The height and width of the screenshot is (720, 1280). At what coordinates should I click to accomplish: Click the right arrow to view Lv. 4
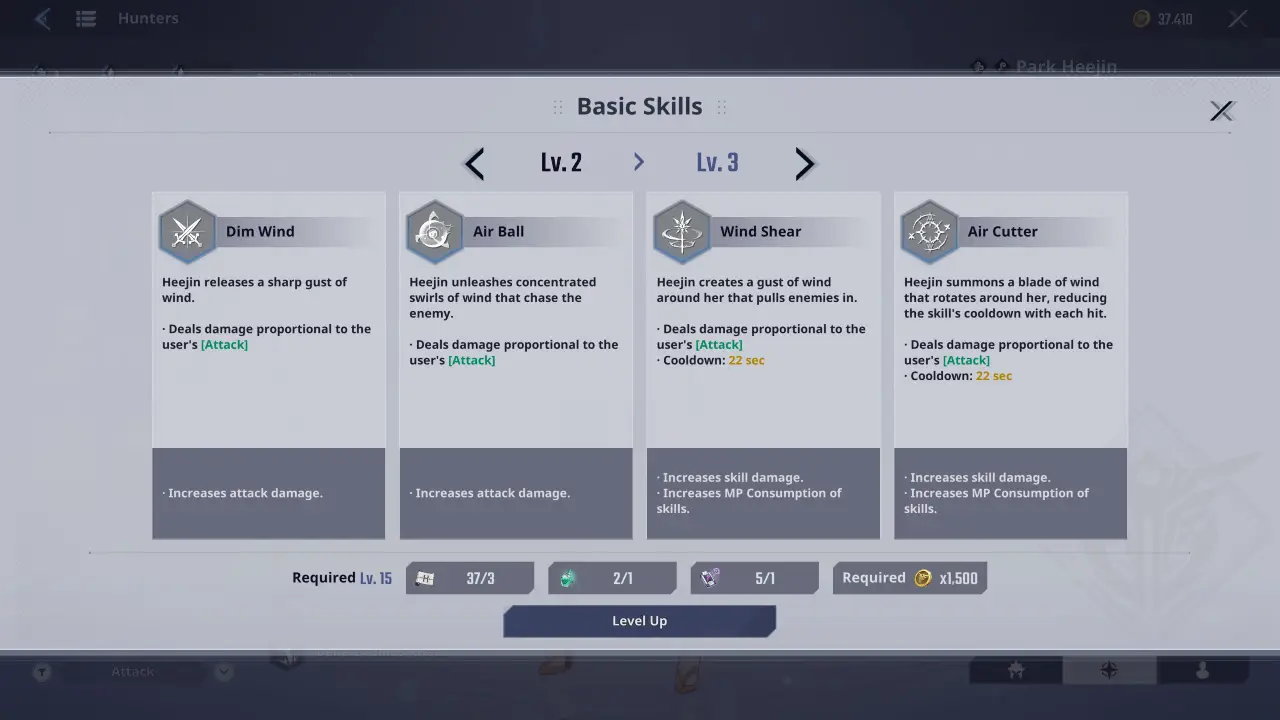click(x=805, y=163)
